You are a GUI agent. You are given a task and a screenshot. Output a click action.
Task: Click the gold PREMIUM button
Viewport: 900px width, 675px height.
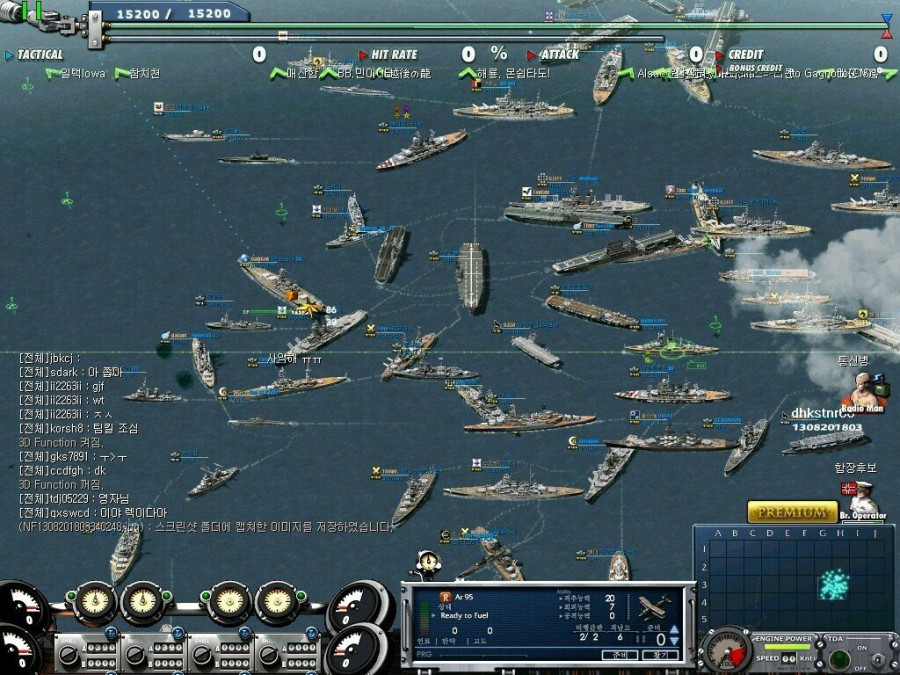pos(793,512)
